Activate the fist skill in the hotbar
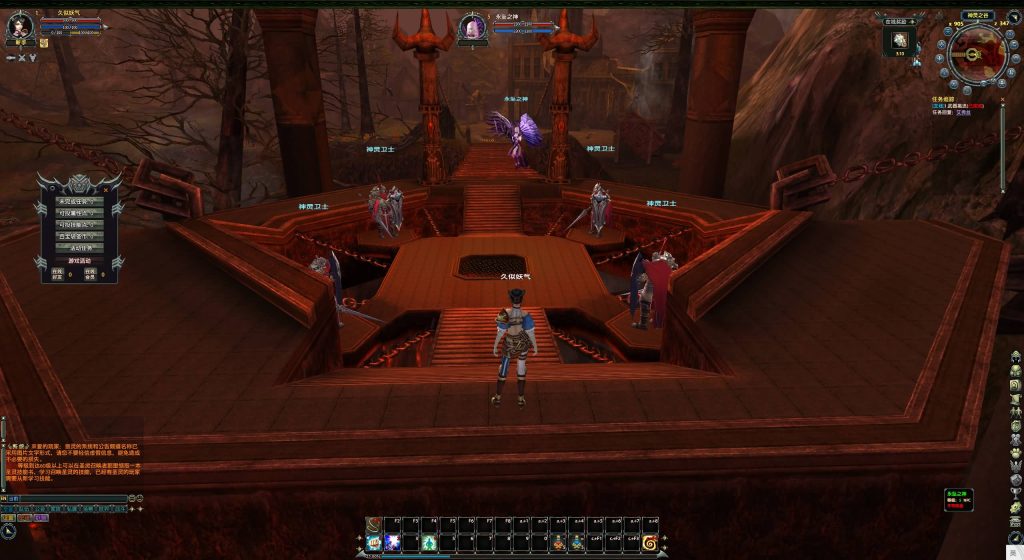The image size is (1024, 560). point(373,542)
